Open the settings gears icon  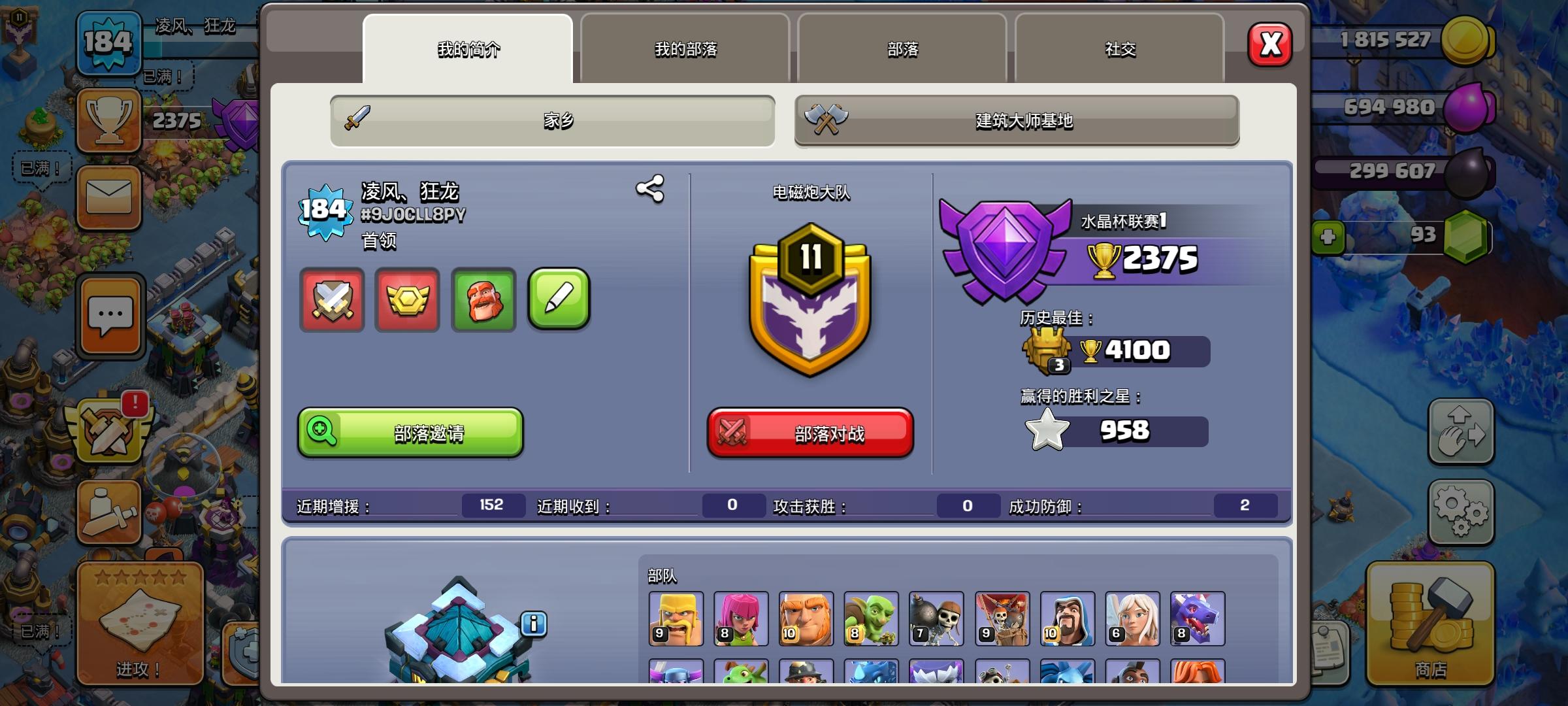(x=1462, y=512)
